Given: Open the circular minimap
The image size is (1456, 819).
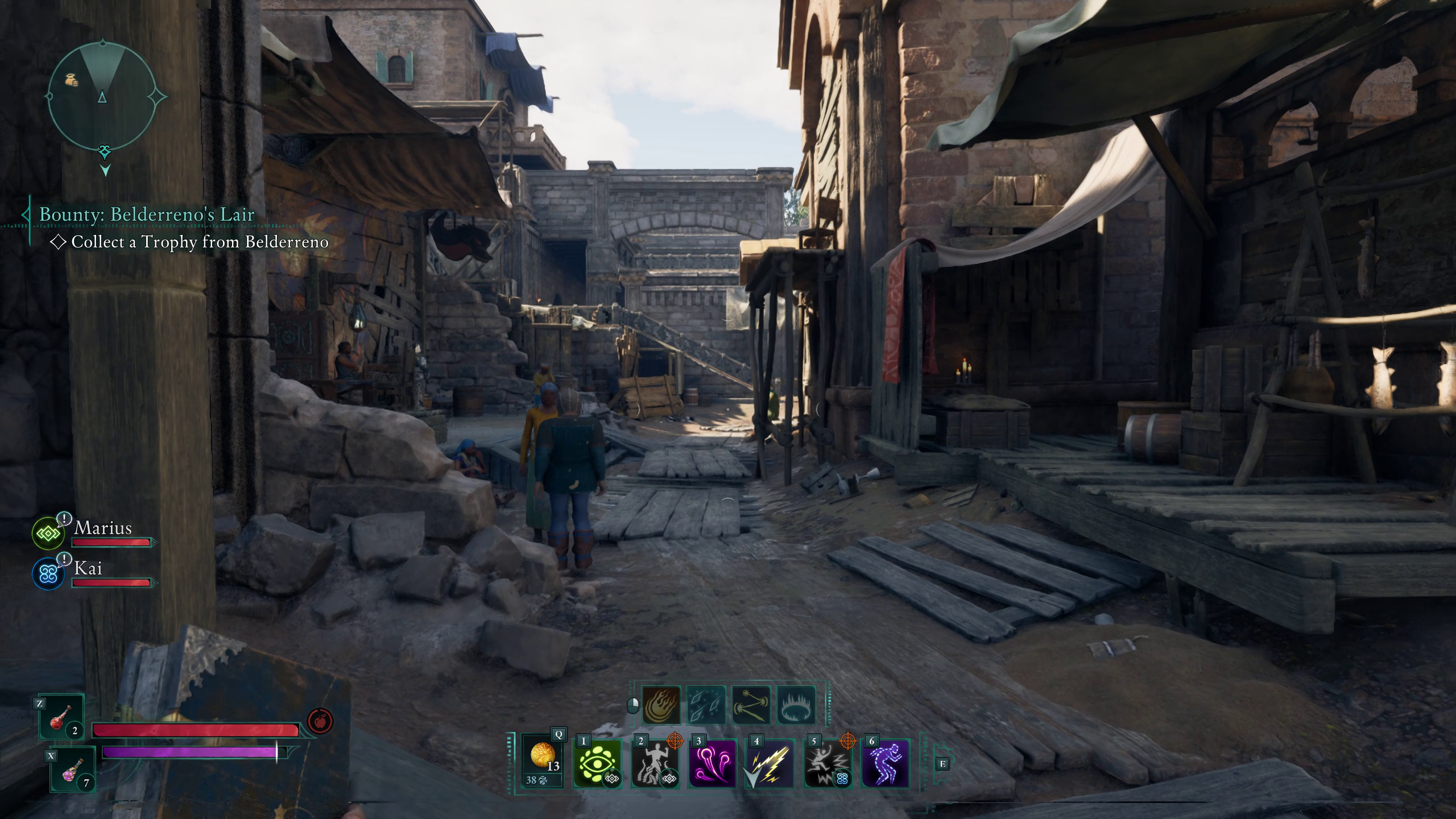Looking at the screenshot, I should coord(102,97).
